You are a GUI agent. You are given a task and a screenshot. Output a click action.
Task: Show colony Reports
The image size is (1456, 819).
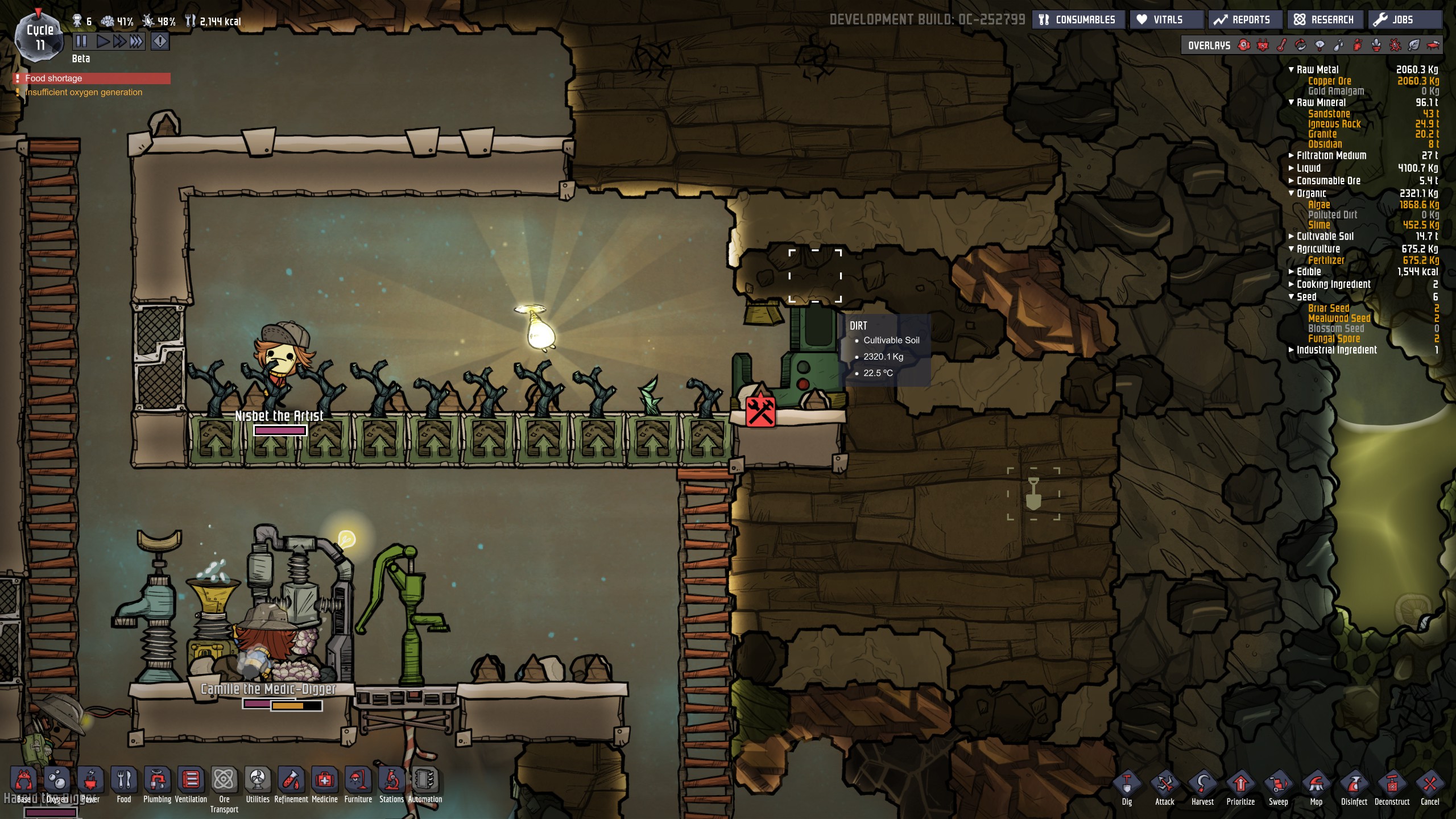1242,20
